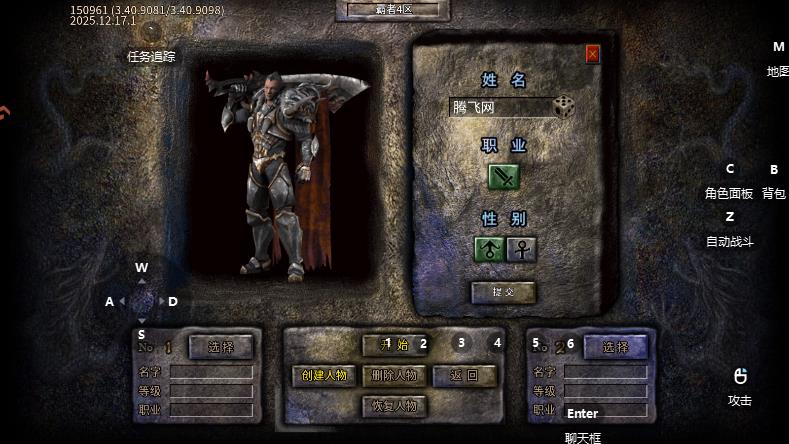
Task: Go back with the 返回 button
Action: click(x=464, y=375)
